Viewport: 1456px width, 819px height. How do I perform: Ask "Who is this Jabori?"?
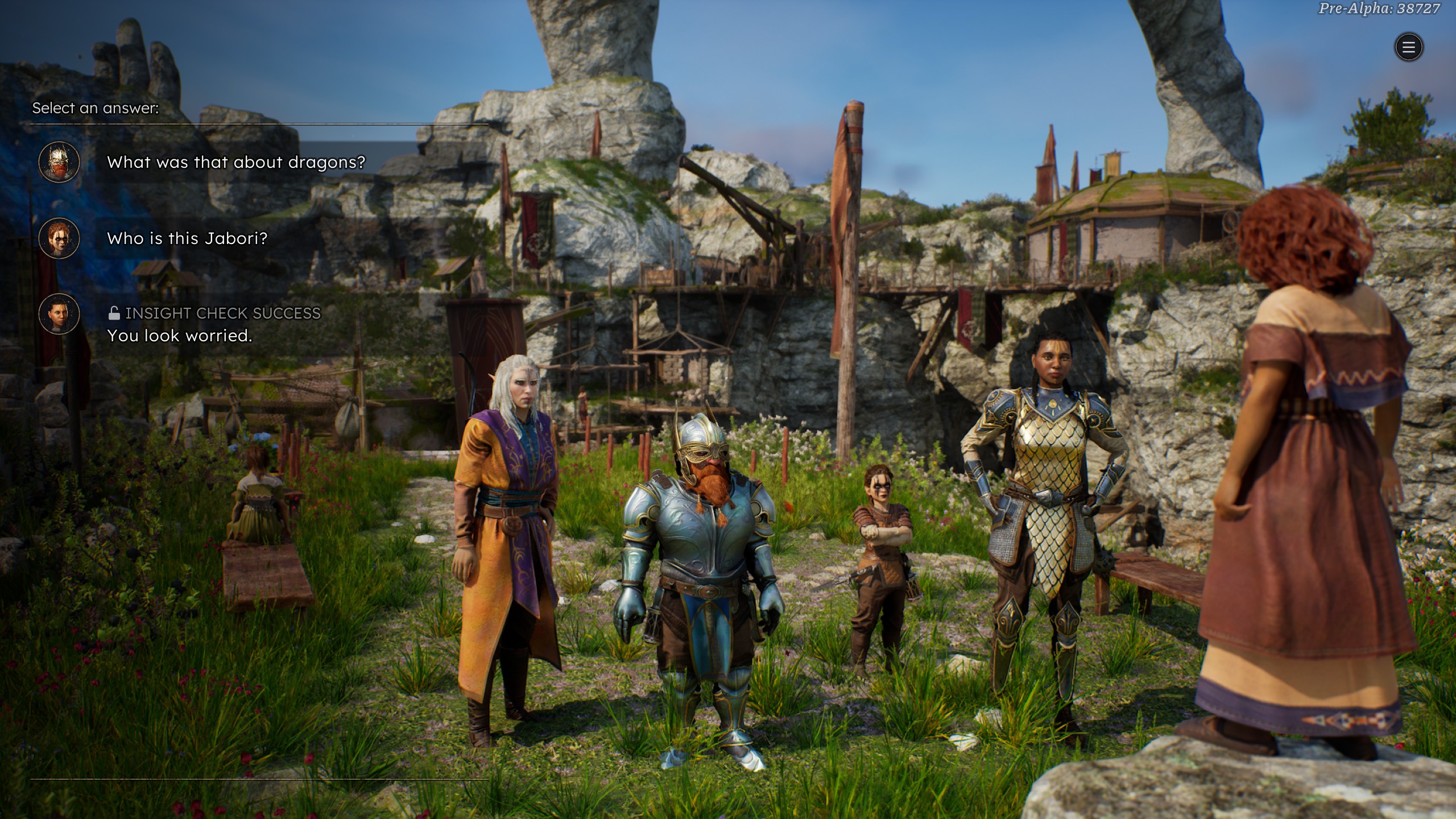coord(187,238)
